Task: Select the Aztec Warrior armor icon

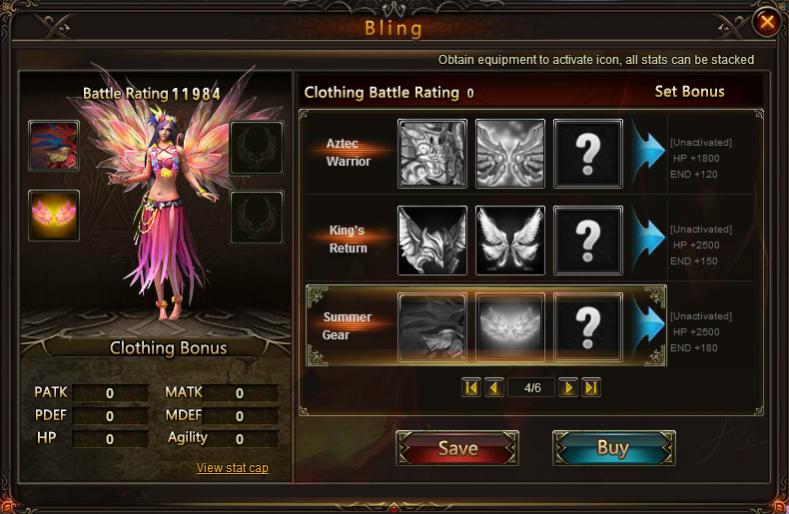Action: [x=432, y=154]
